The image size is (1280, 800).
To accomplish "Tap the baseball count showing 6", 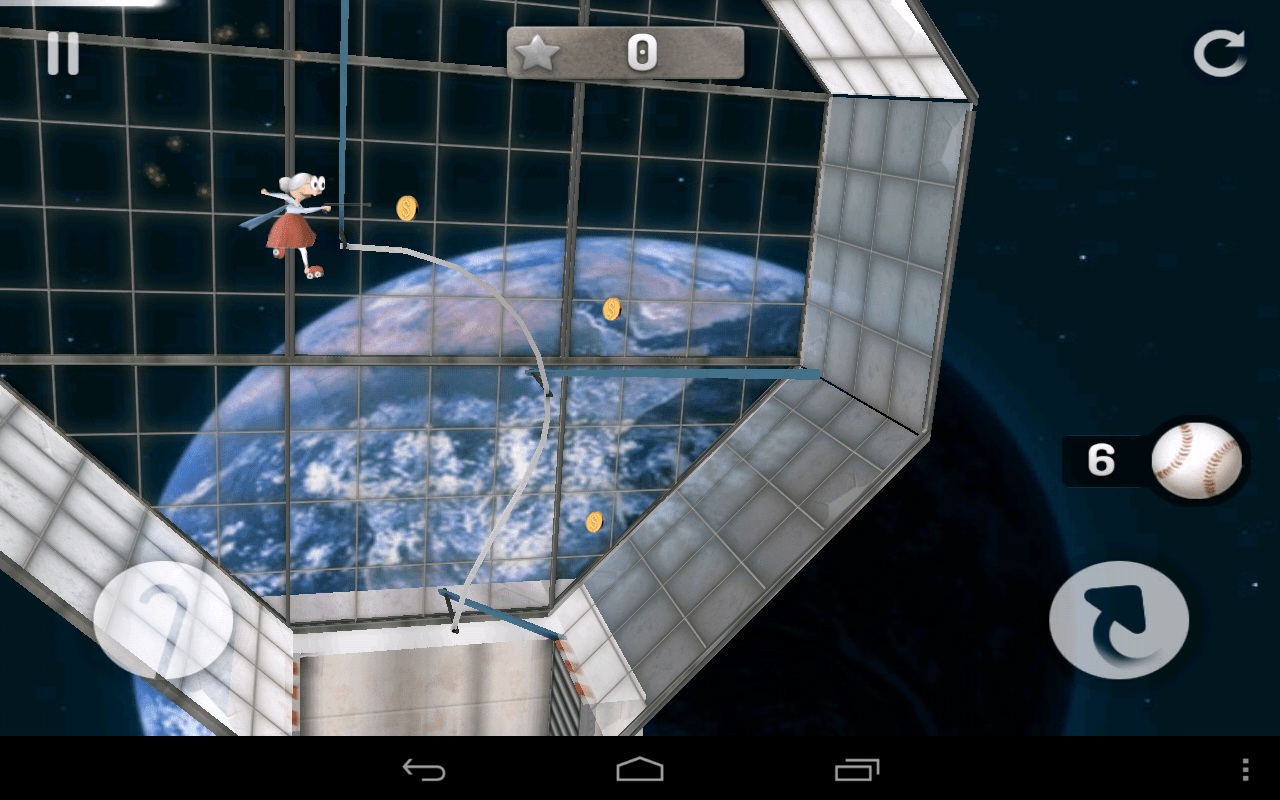I will click(x=1100, y=460).
